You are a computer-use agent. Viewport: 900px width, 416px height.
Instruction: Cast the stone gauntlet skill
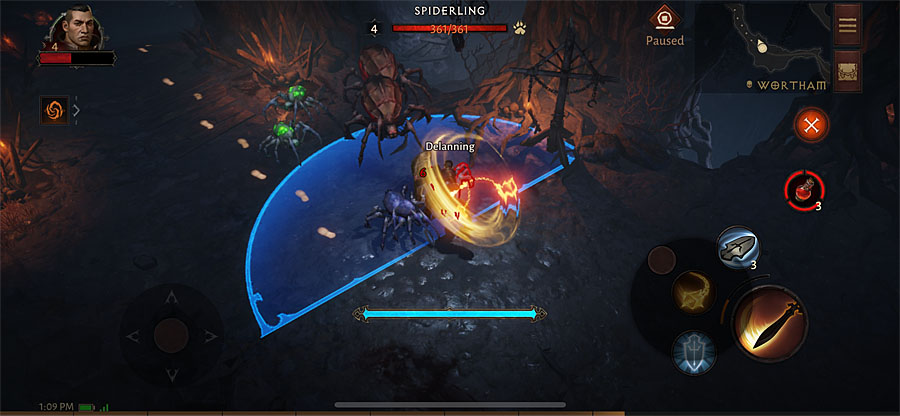737,247
